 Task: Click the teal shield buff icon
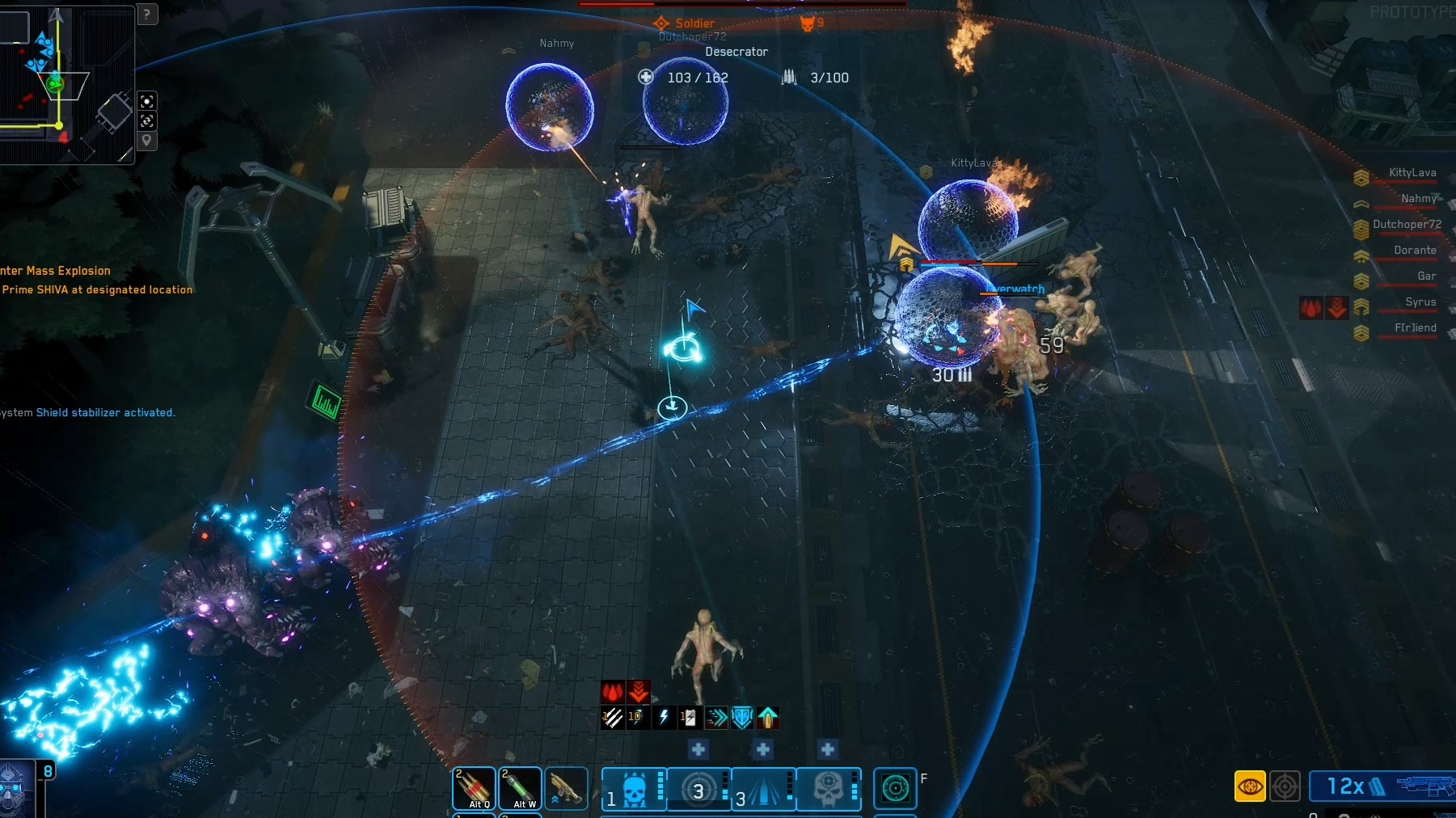point(741,717)
